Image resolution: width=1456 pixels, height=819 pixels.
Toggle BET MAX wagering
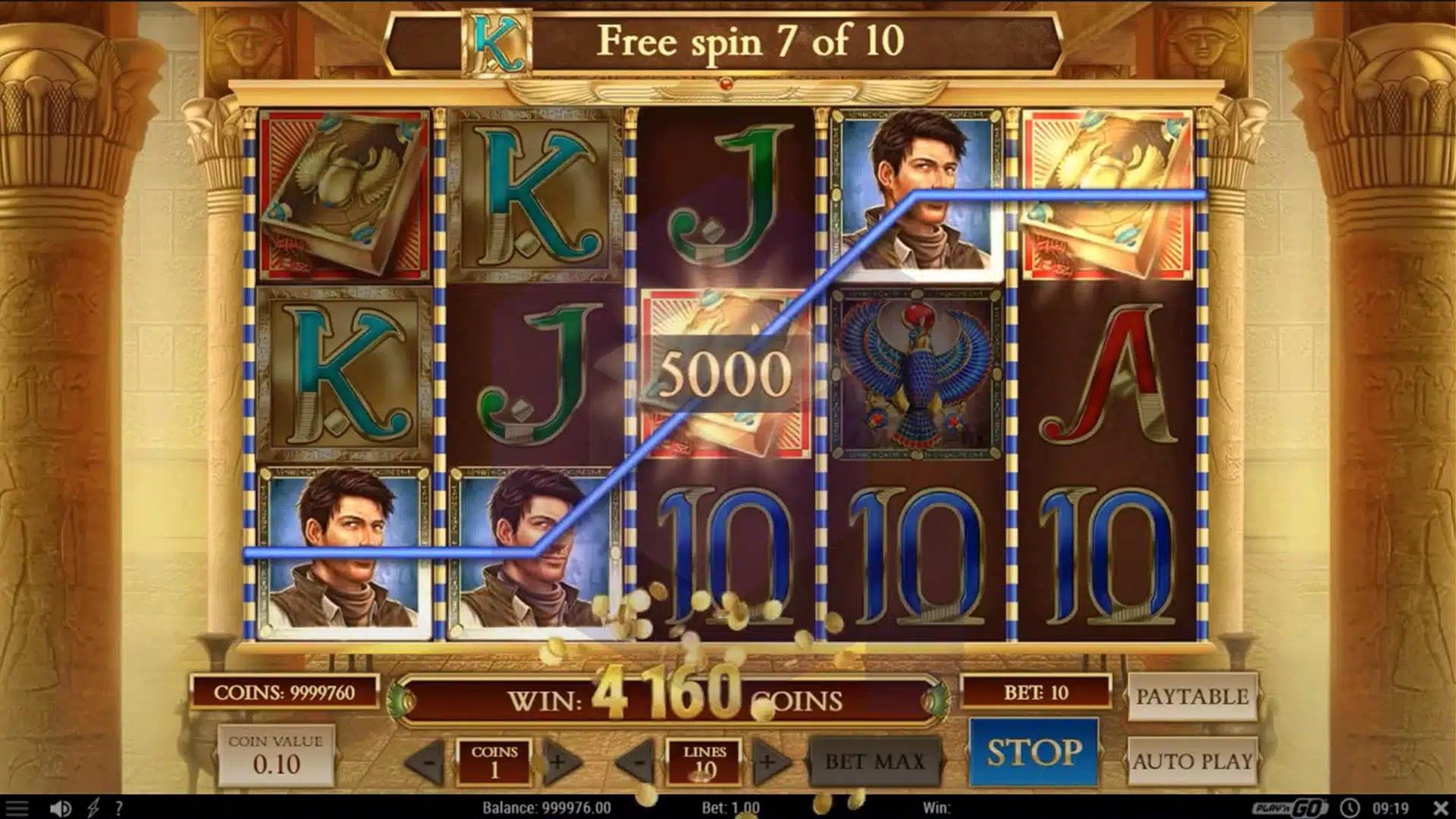pyautogui.click(x=874, y=761)
